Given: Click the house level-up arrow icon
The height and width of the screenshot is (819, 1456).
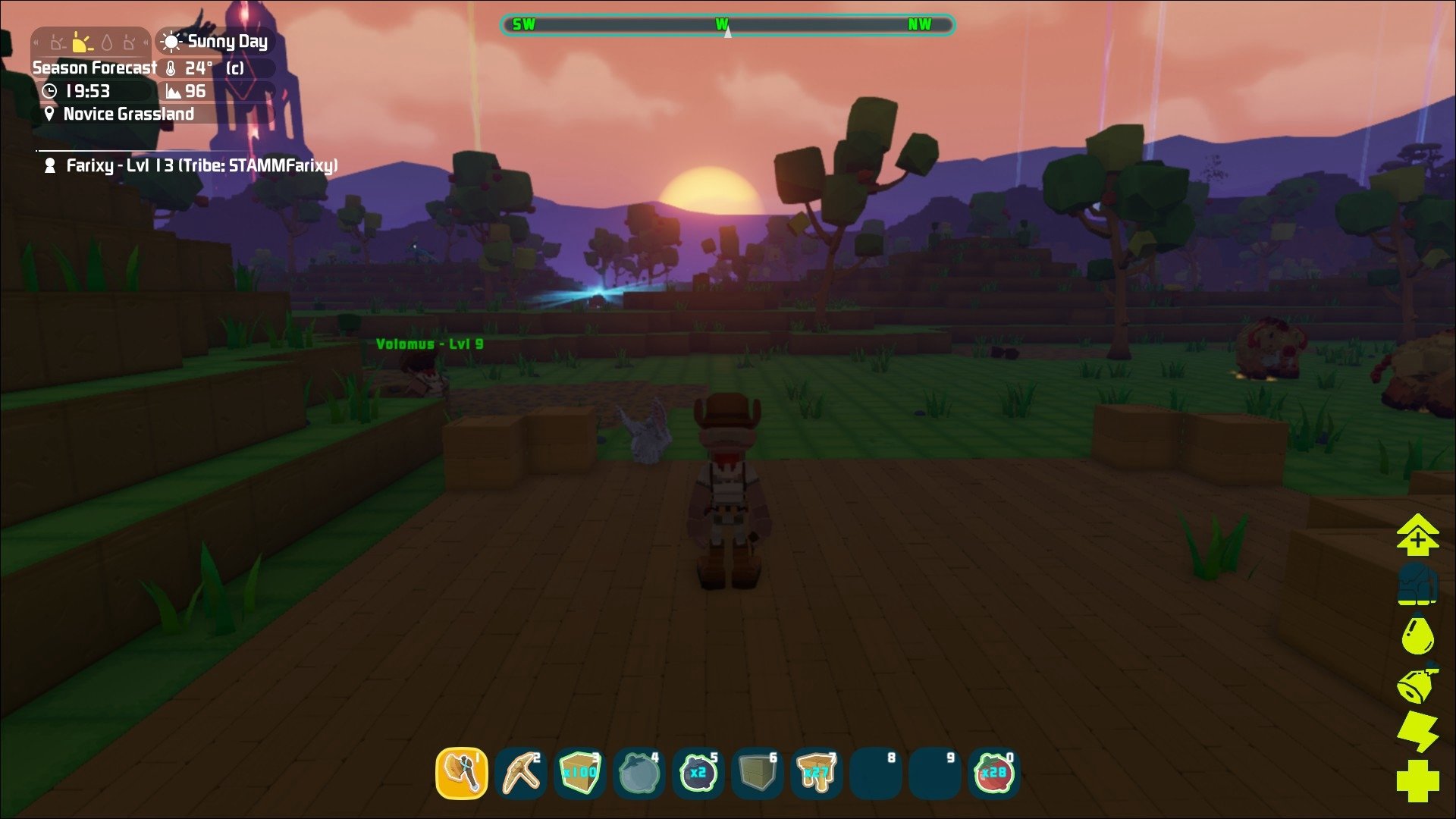Looking at the screenshot, I should pyautogui.click(x=1417, y=534).
